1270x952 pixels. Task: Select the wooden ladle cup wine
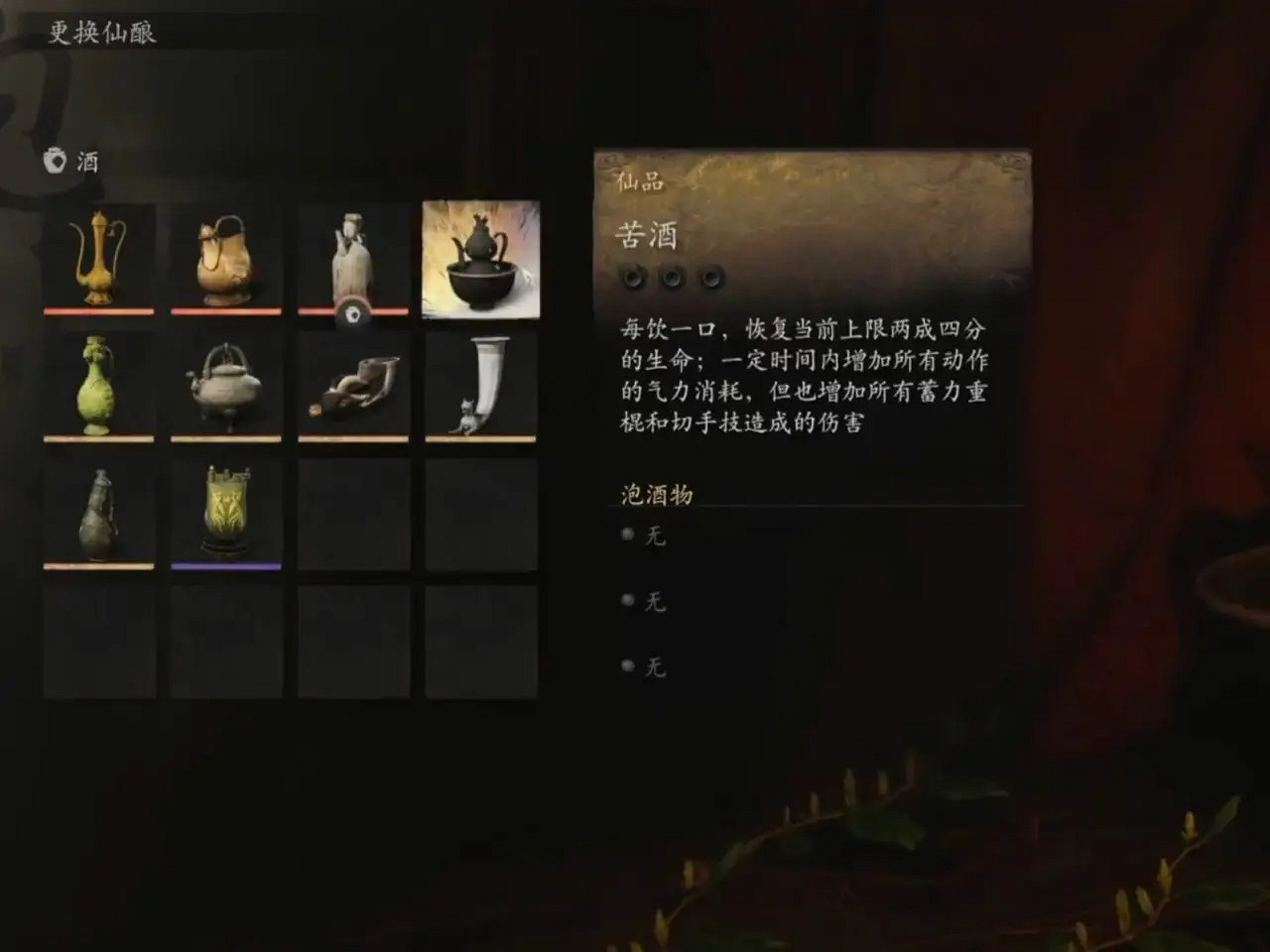coord(353,387)
